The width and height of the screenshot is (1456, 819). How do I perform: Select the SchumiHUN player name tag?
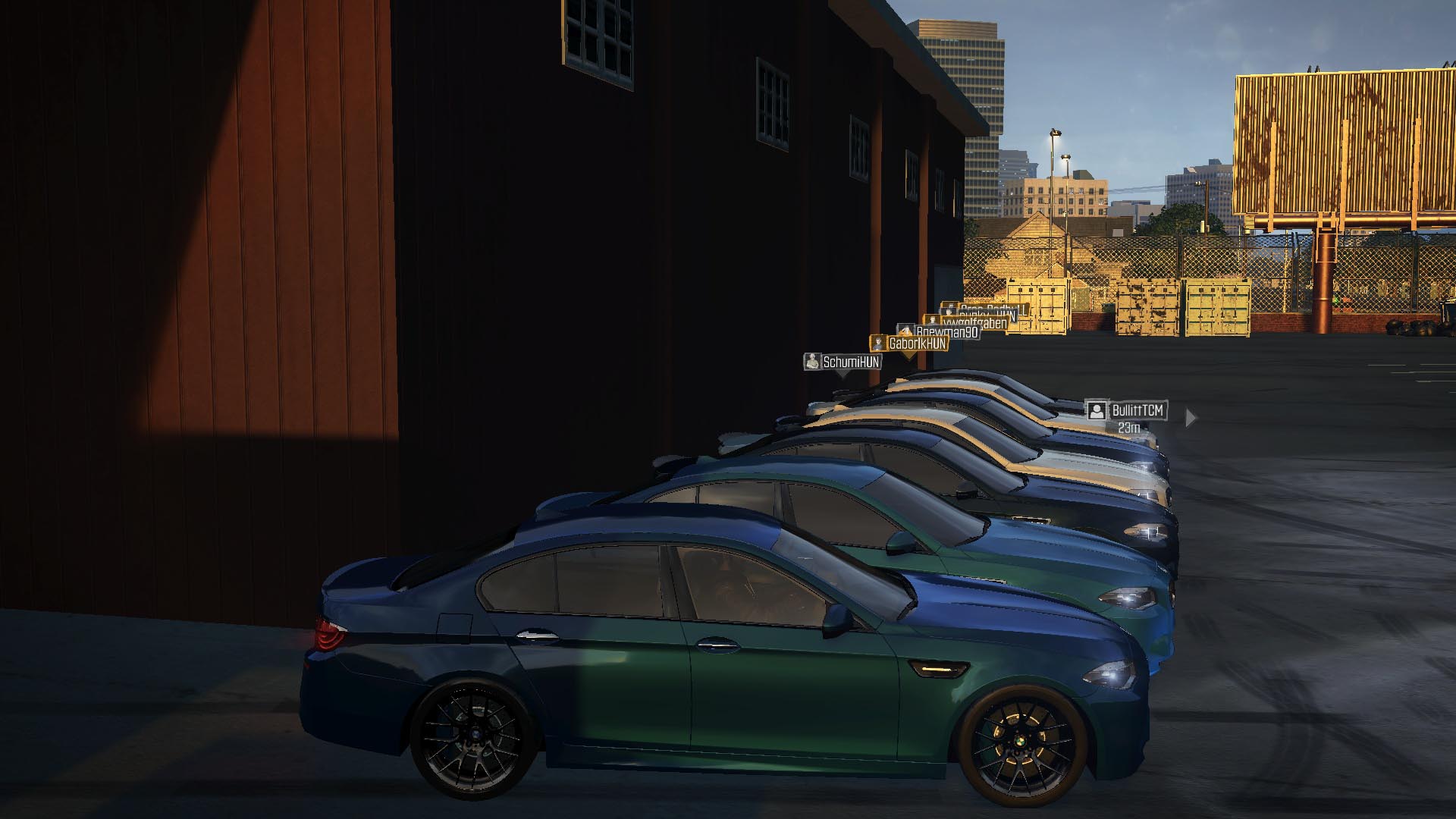click(x=843, y=362)
